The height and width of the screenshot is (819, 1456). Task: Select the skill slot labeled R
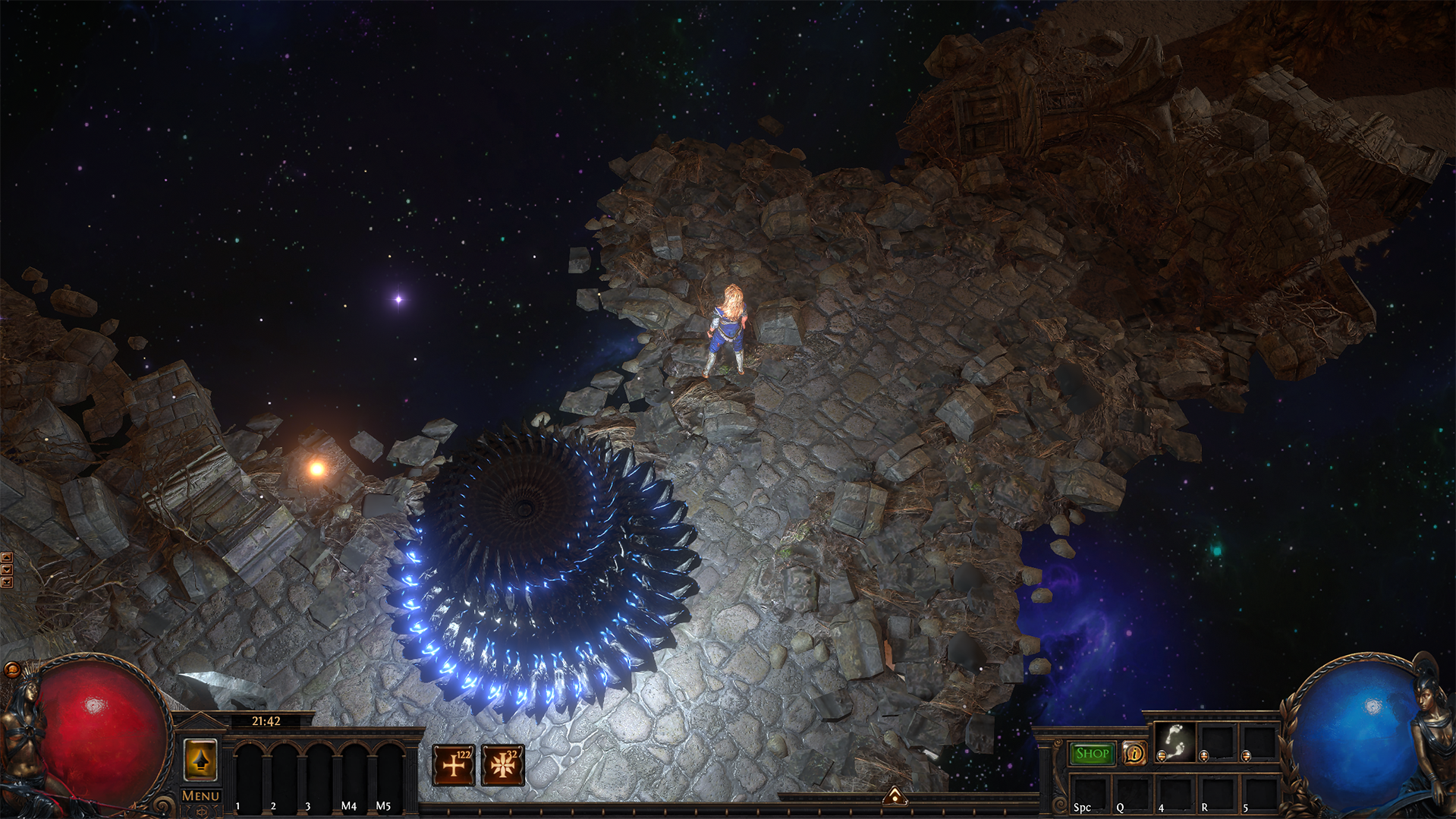tap(1216, 792)
